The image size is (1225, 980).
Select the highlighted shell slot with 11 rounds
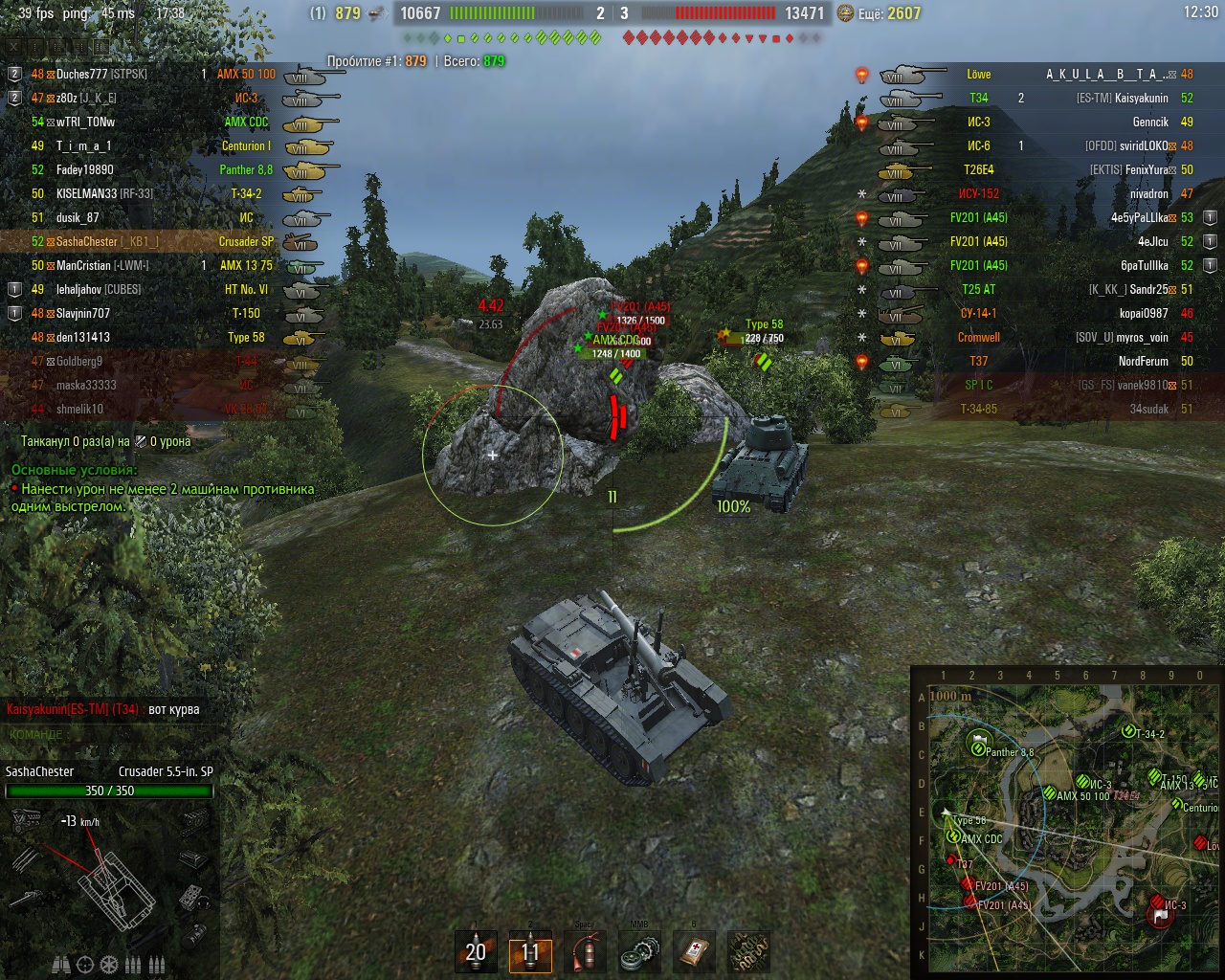point(530,951)
